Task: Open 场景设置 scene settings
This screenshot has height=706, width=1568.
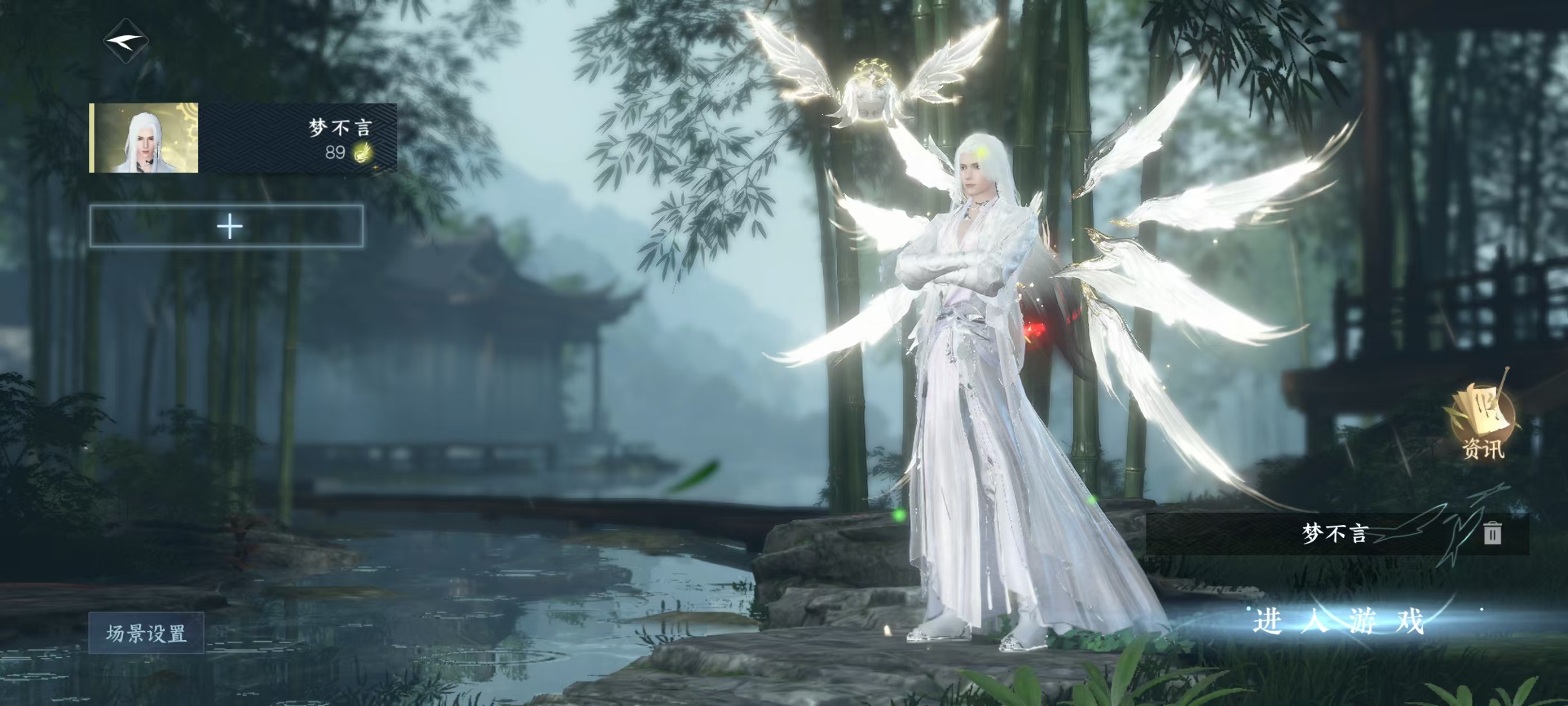Action: tap(146, 633)
